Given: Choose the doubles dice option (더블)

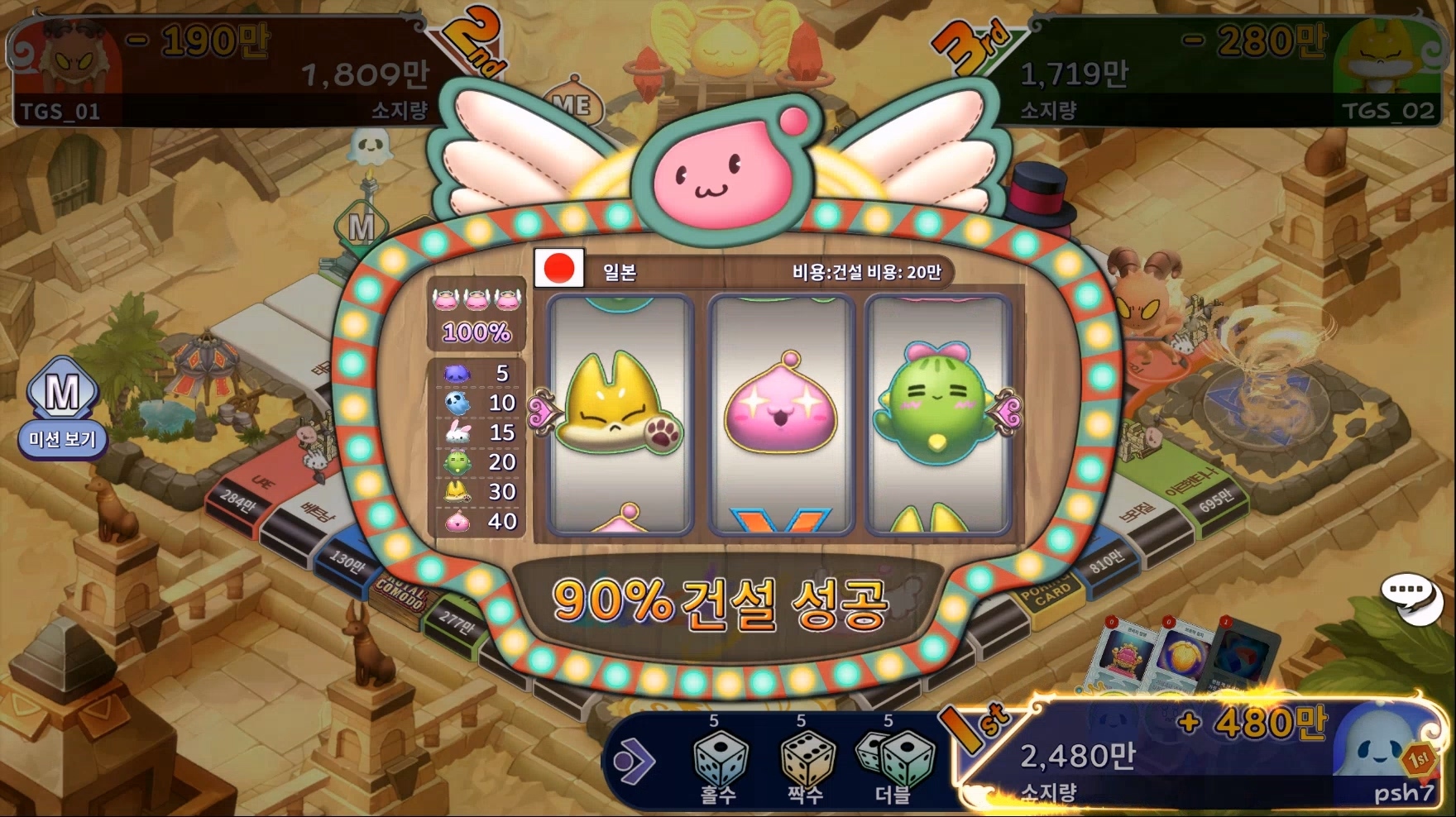Looking at the screenshot, I should (x=895, y=764).
